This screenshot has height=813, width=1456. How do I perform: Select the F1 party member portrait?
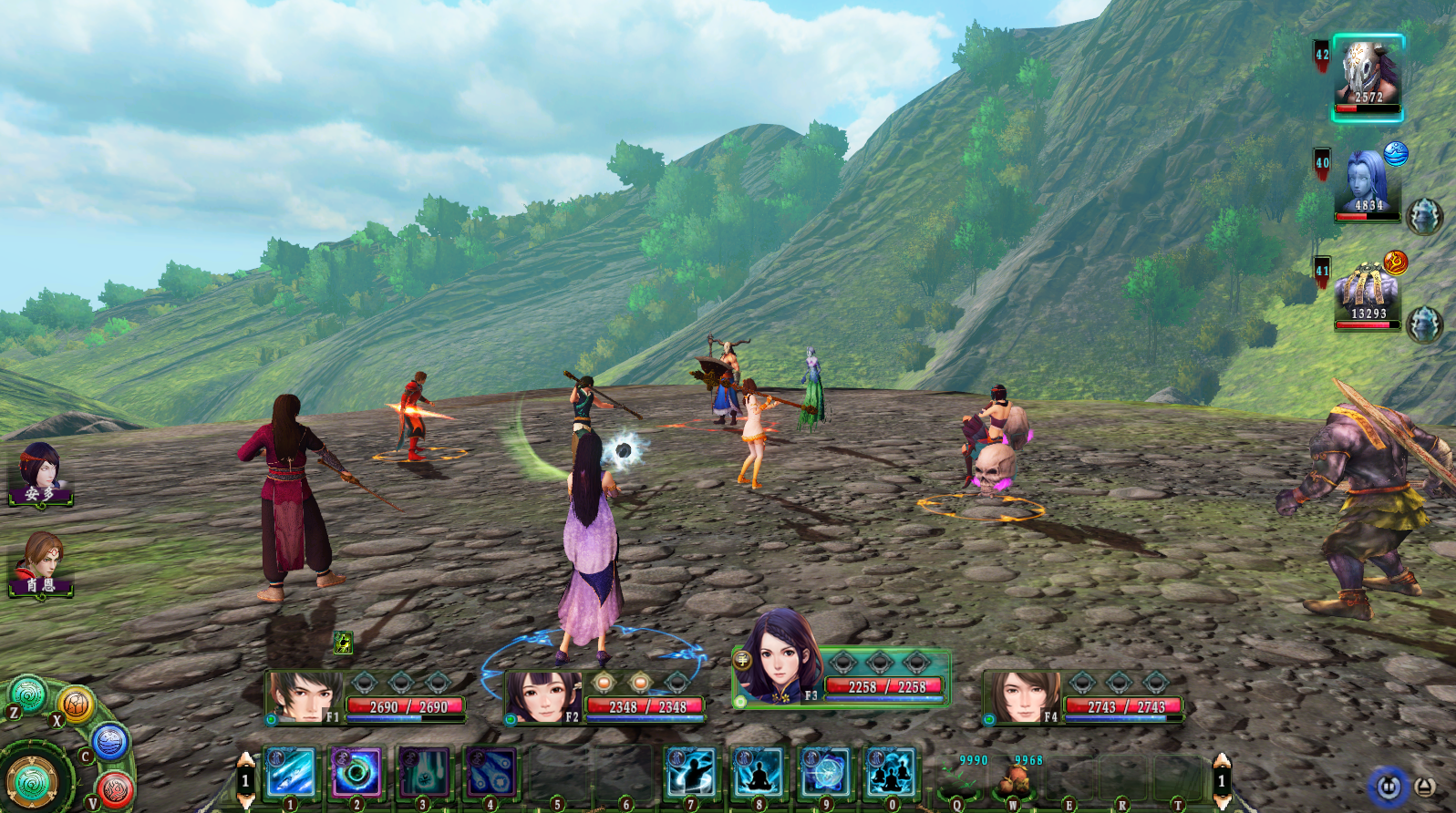pyautogui.click(x=304, y=698)
